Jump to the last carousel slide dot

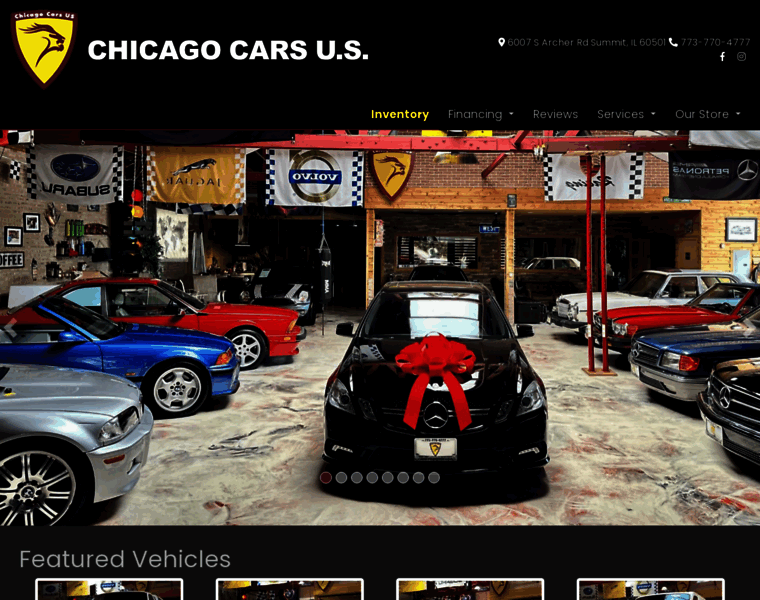pos(434,478)
